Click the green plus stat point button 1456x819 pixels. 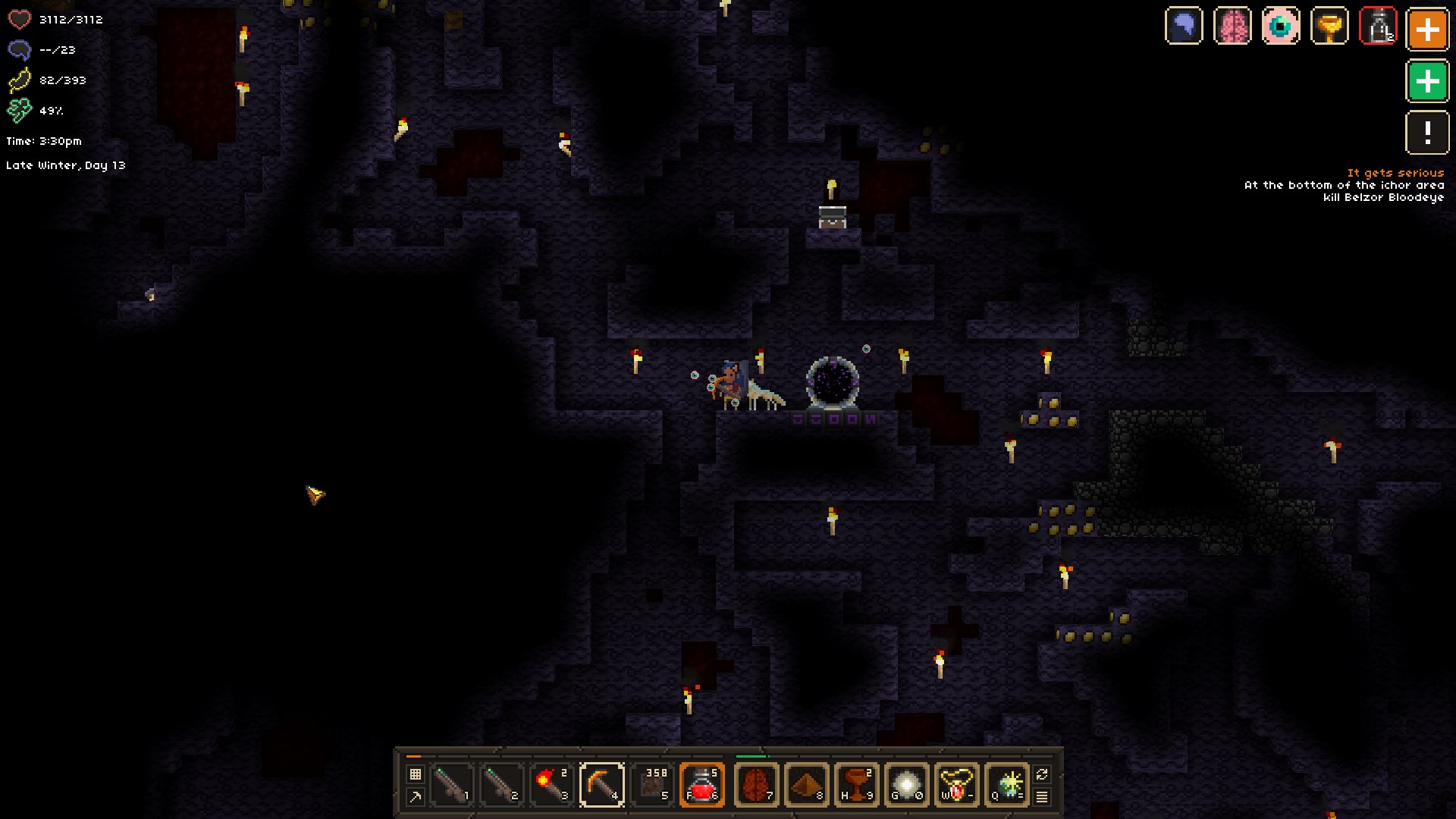(1427, 79)
